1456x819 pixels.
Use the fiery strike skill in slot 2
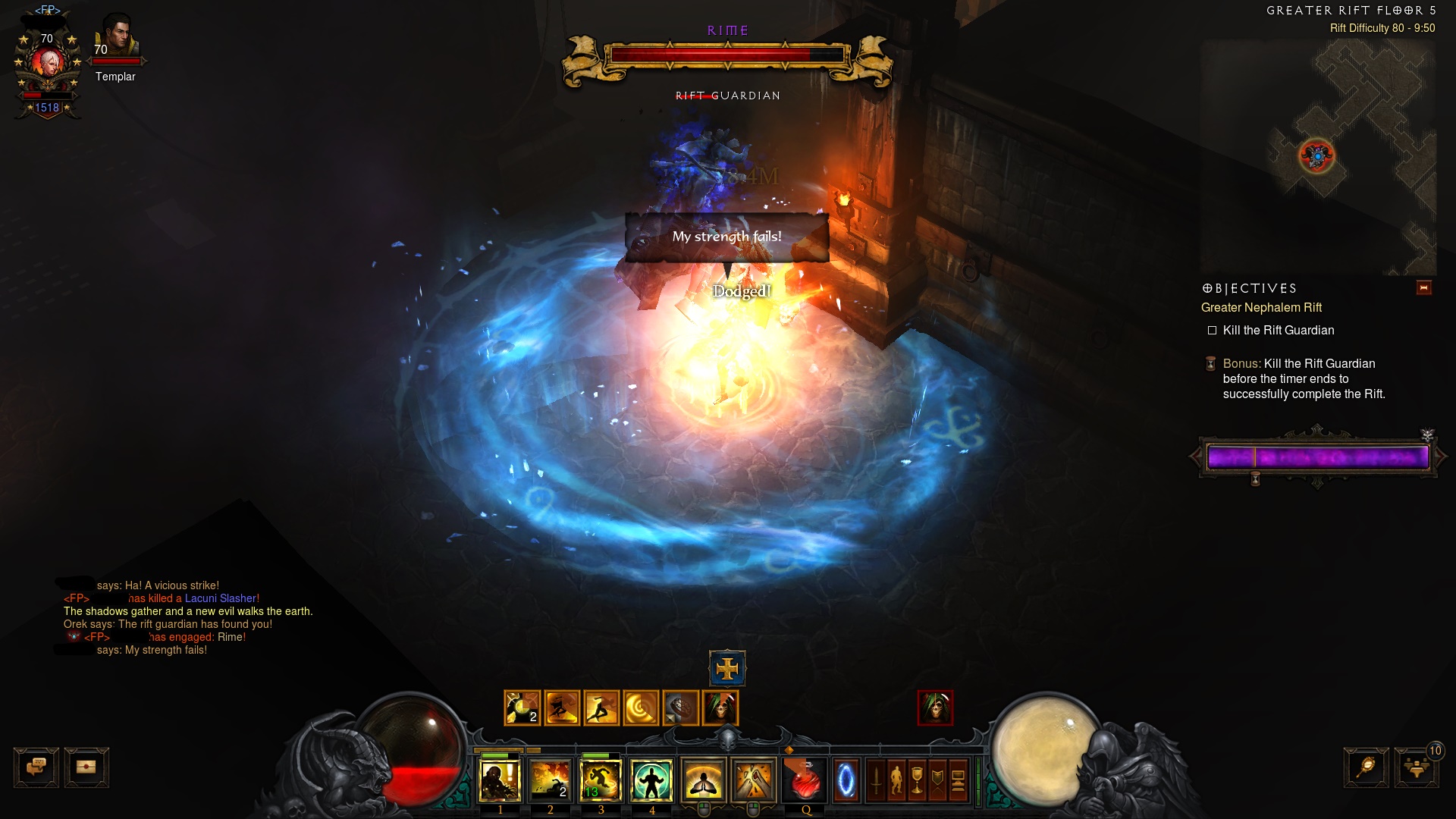click(x=551, y=780)
